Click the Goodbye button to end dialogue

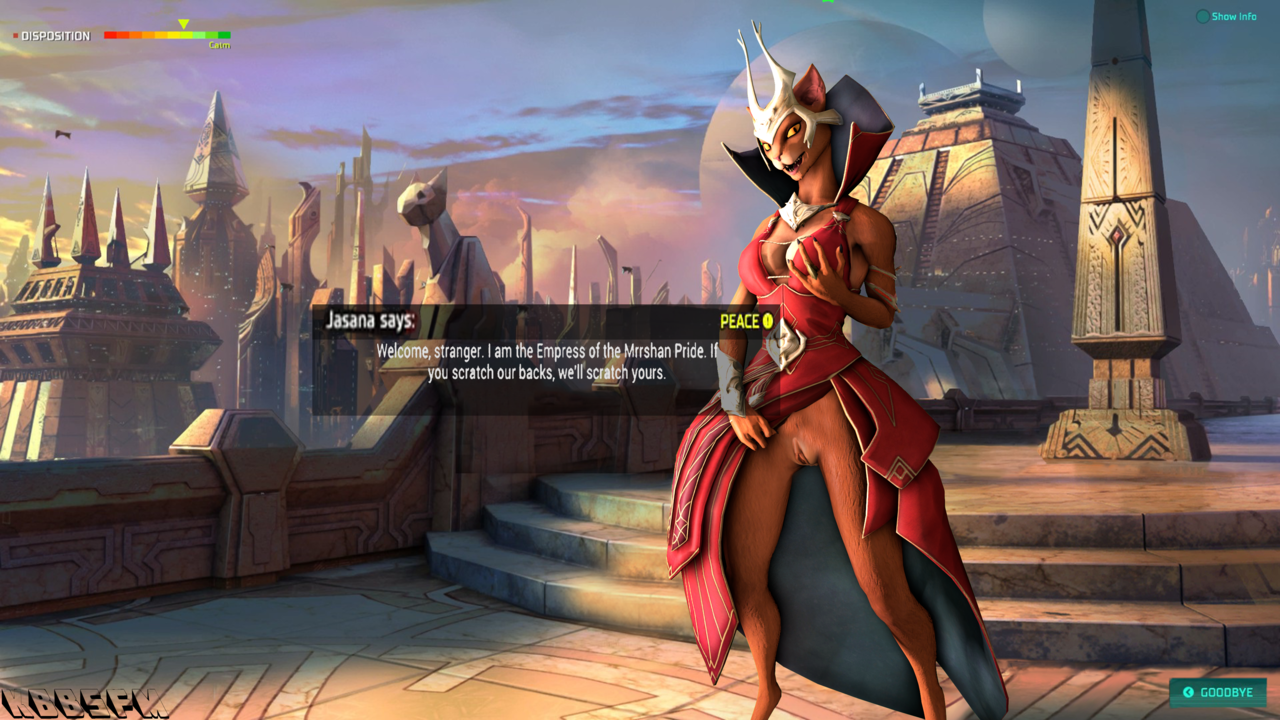click(1217, 692)
